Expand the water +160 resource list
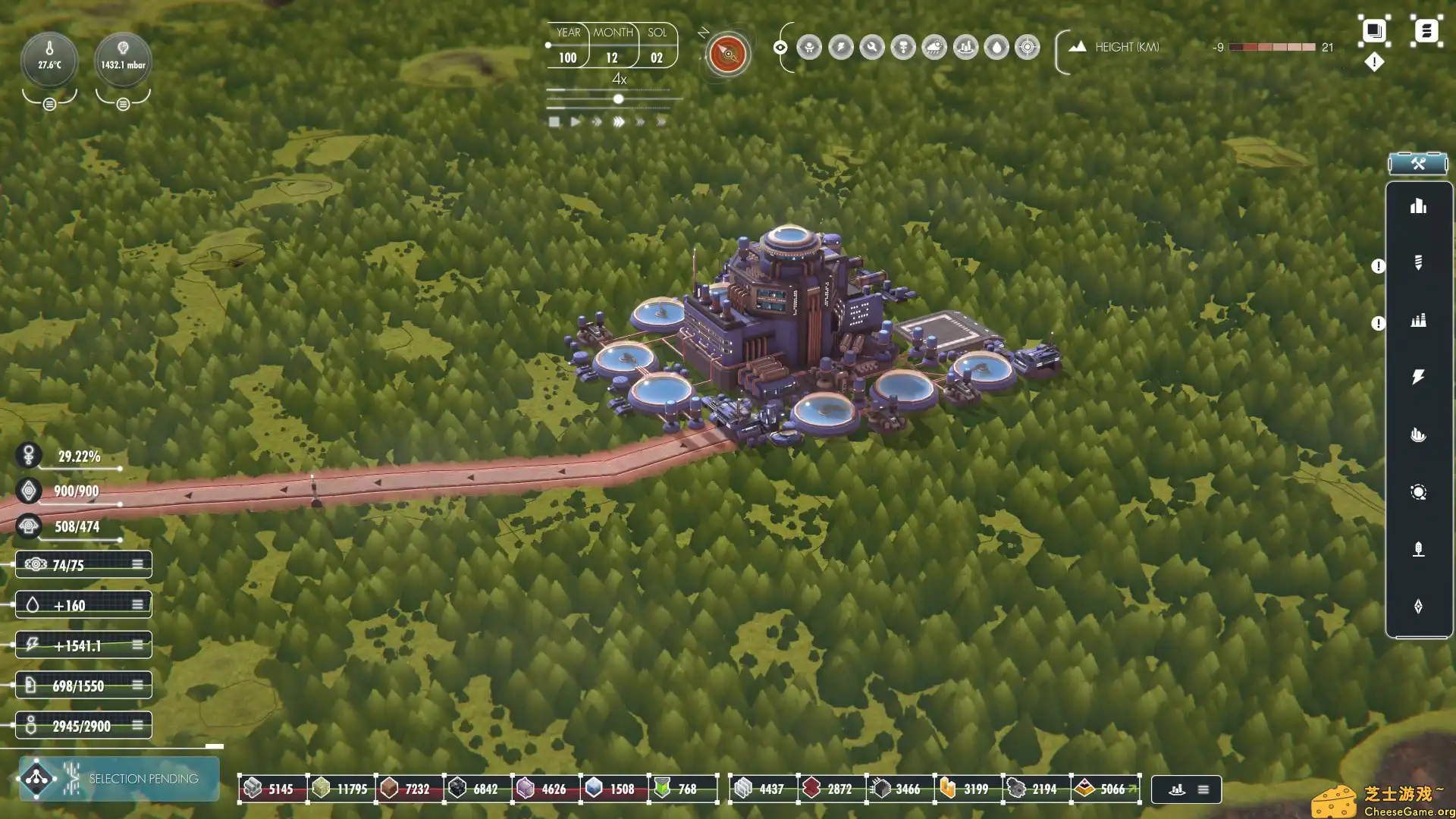Image resolution: width=1456 pixels, height=819 pixels. [137, 605]
